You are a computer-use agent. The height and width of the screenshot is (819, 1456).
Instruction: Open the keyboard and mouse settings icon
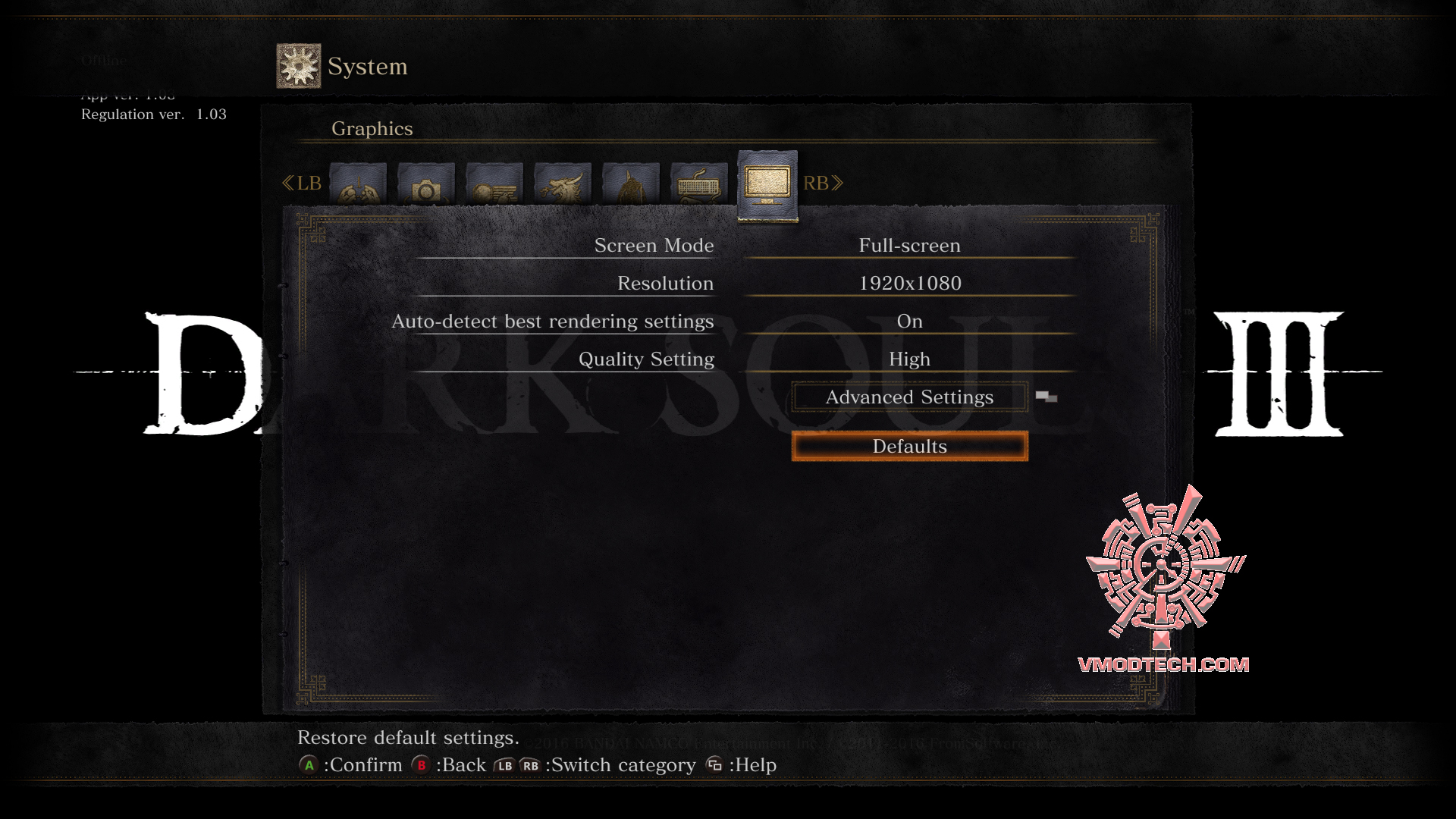[698, 186]
